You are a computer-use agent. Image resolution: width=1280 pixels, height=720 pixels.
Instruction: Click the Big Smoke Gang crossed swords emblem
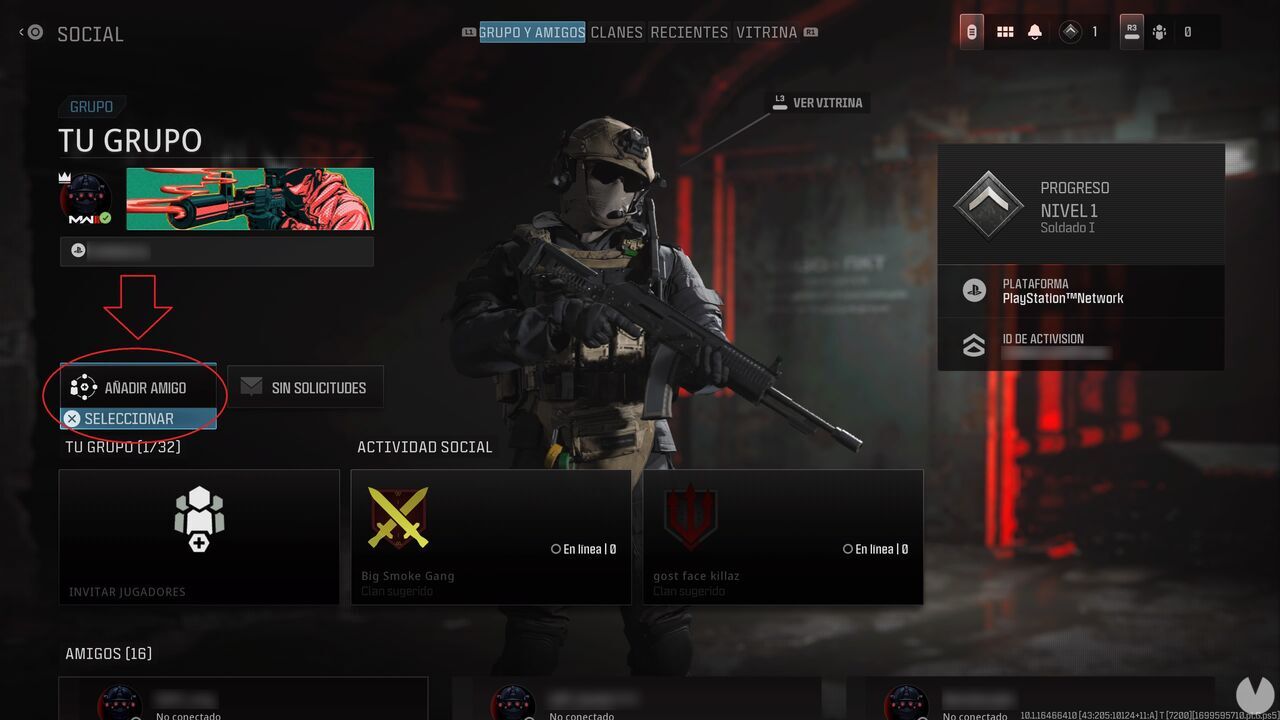tap(399, 518)
